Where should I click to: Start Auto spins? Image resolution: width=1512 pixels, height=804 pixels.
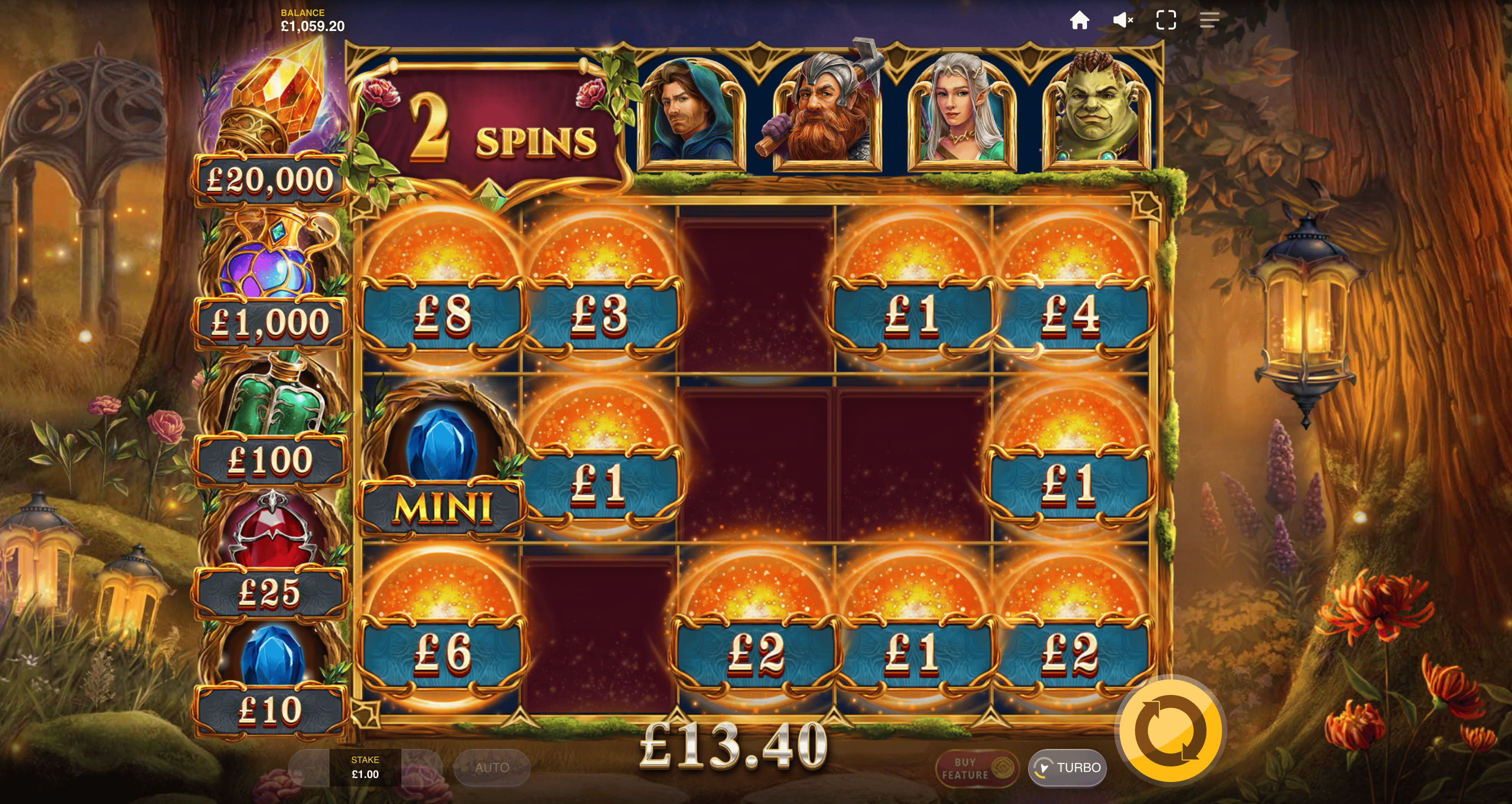(x=492, y=767)
